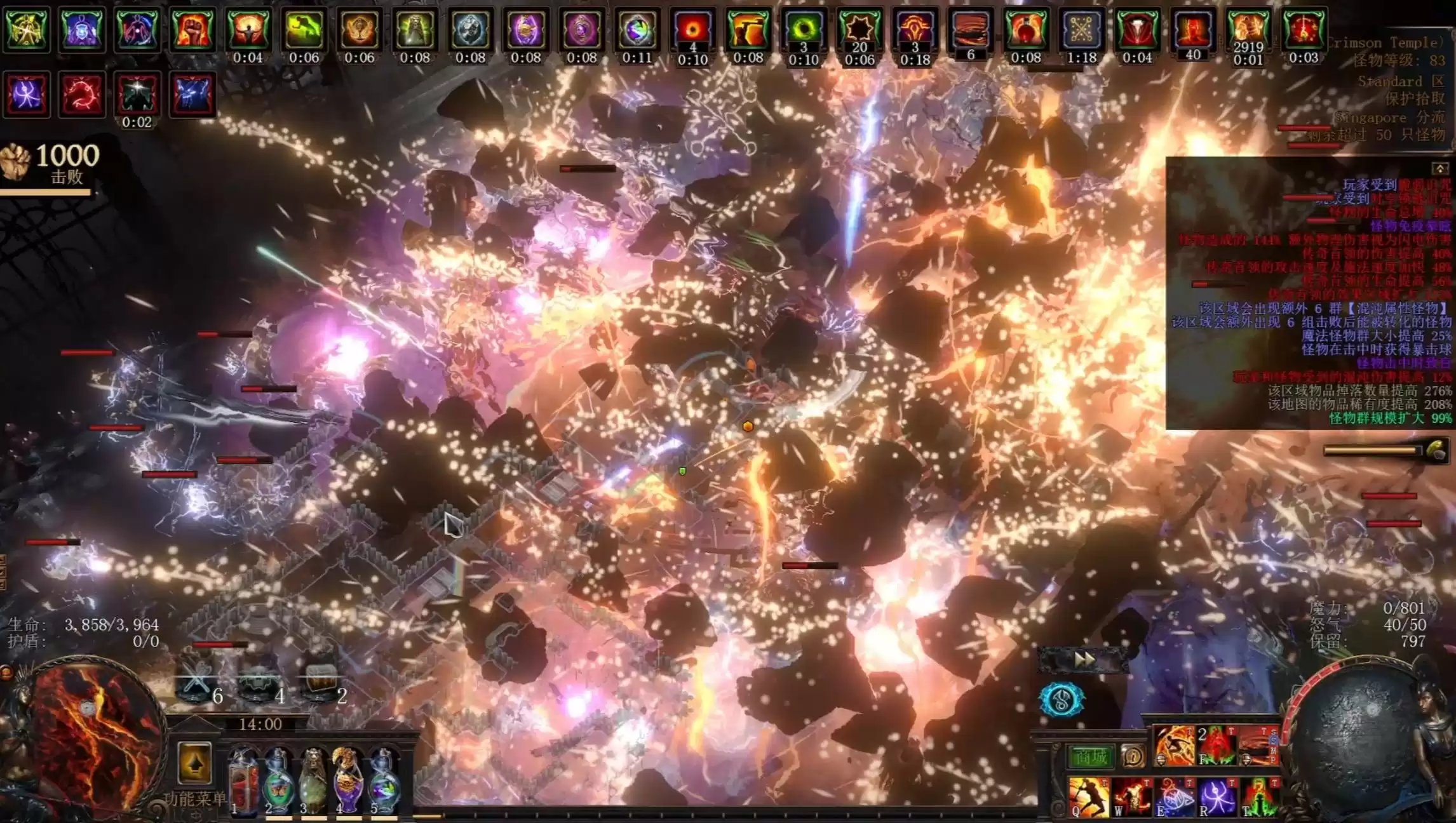Select the treasure chest reward icon showing 2
This screenshot has width=1456, height=823.
pos(321,685)
